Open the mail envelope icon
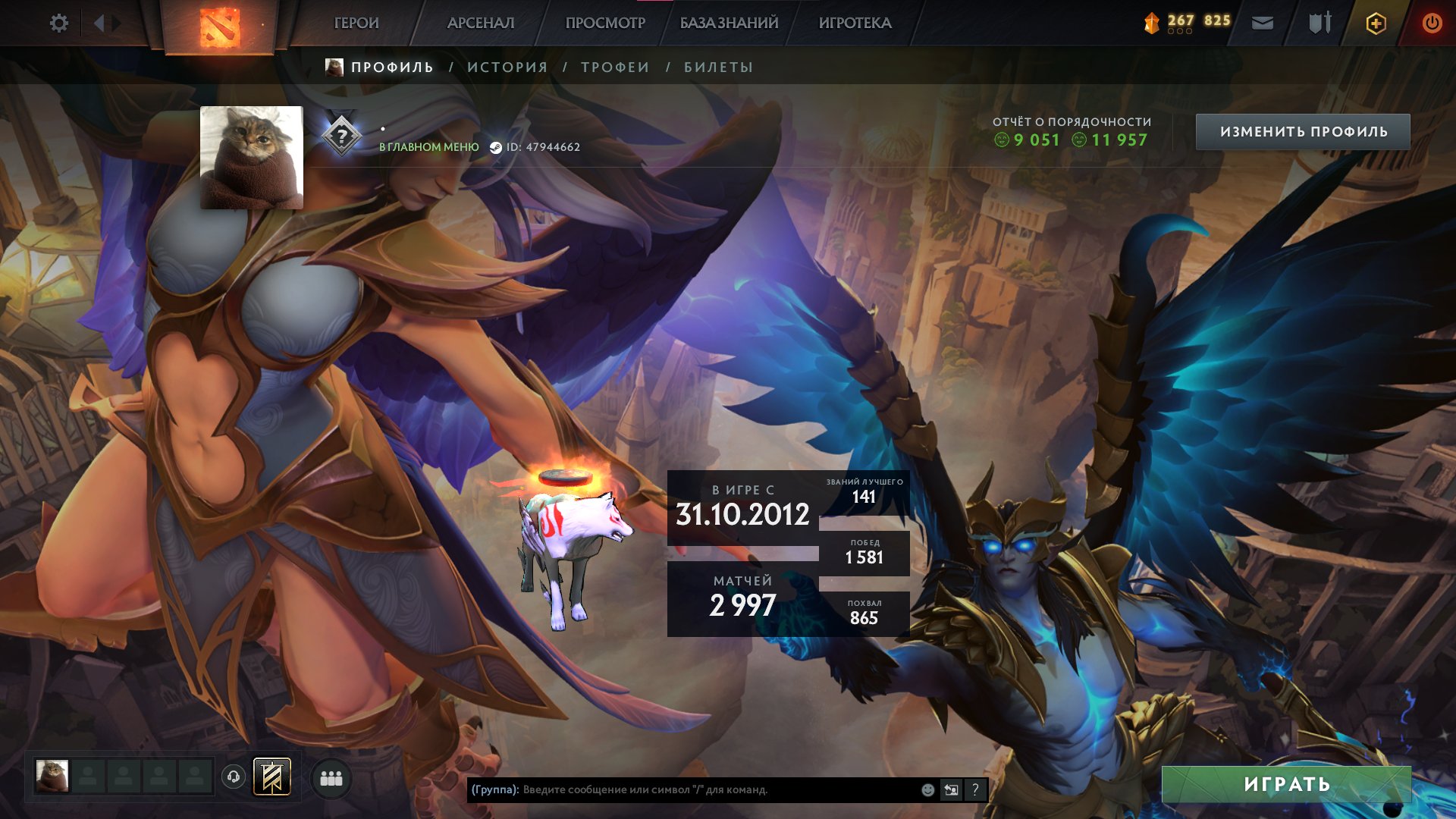This screenshot has width=1456, height=819. [x=1262, y=24]
